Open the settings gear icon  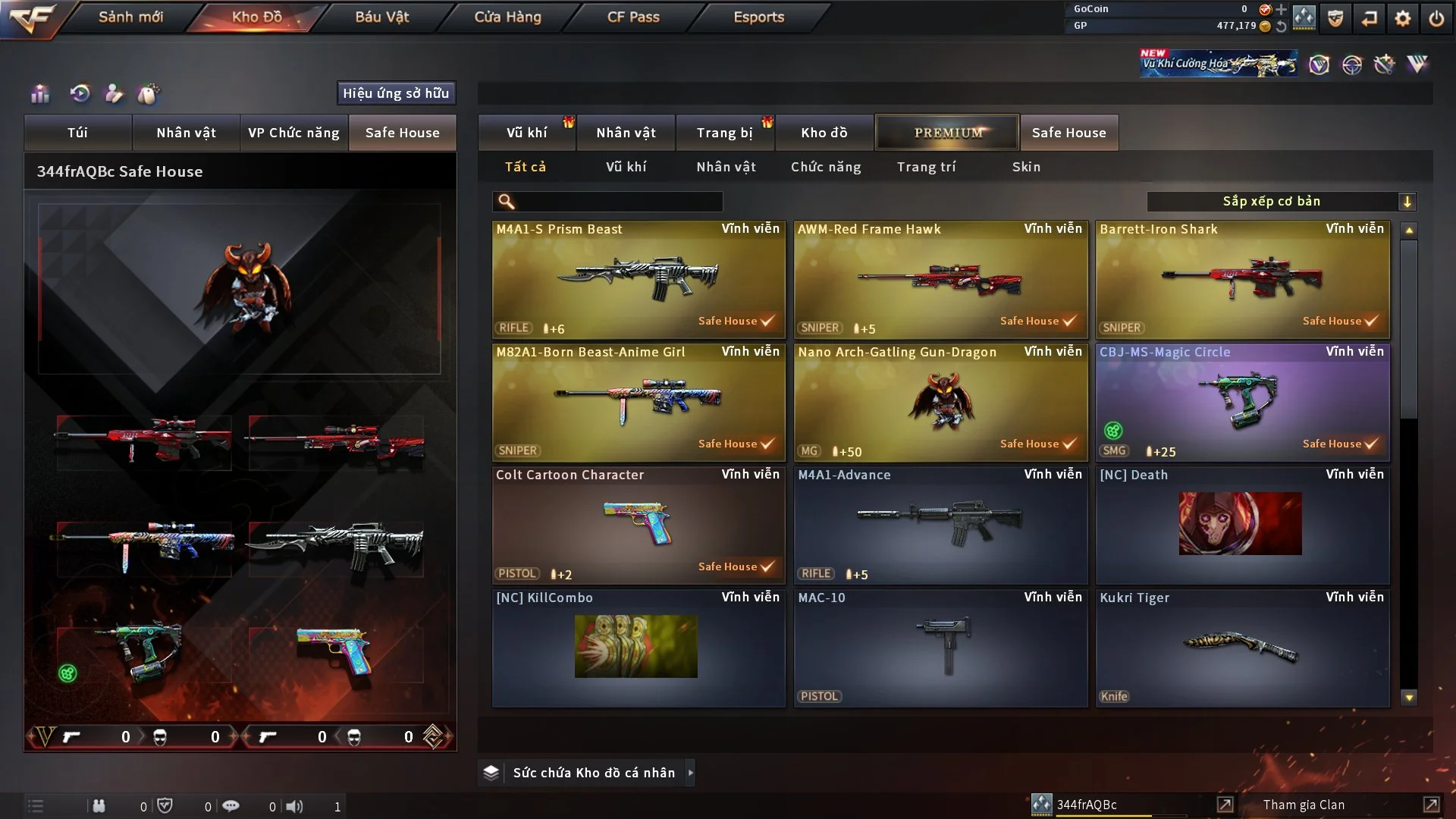pyautogui.click(x=1402, y=18)
